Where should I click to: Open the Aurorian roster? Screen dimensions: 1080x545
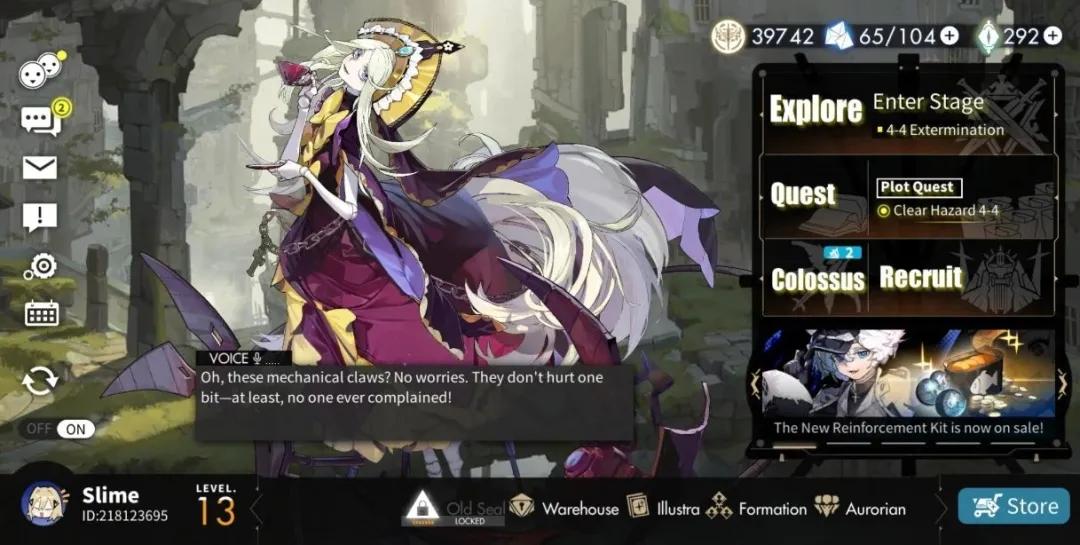point(860,508)
